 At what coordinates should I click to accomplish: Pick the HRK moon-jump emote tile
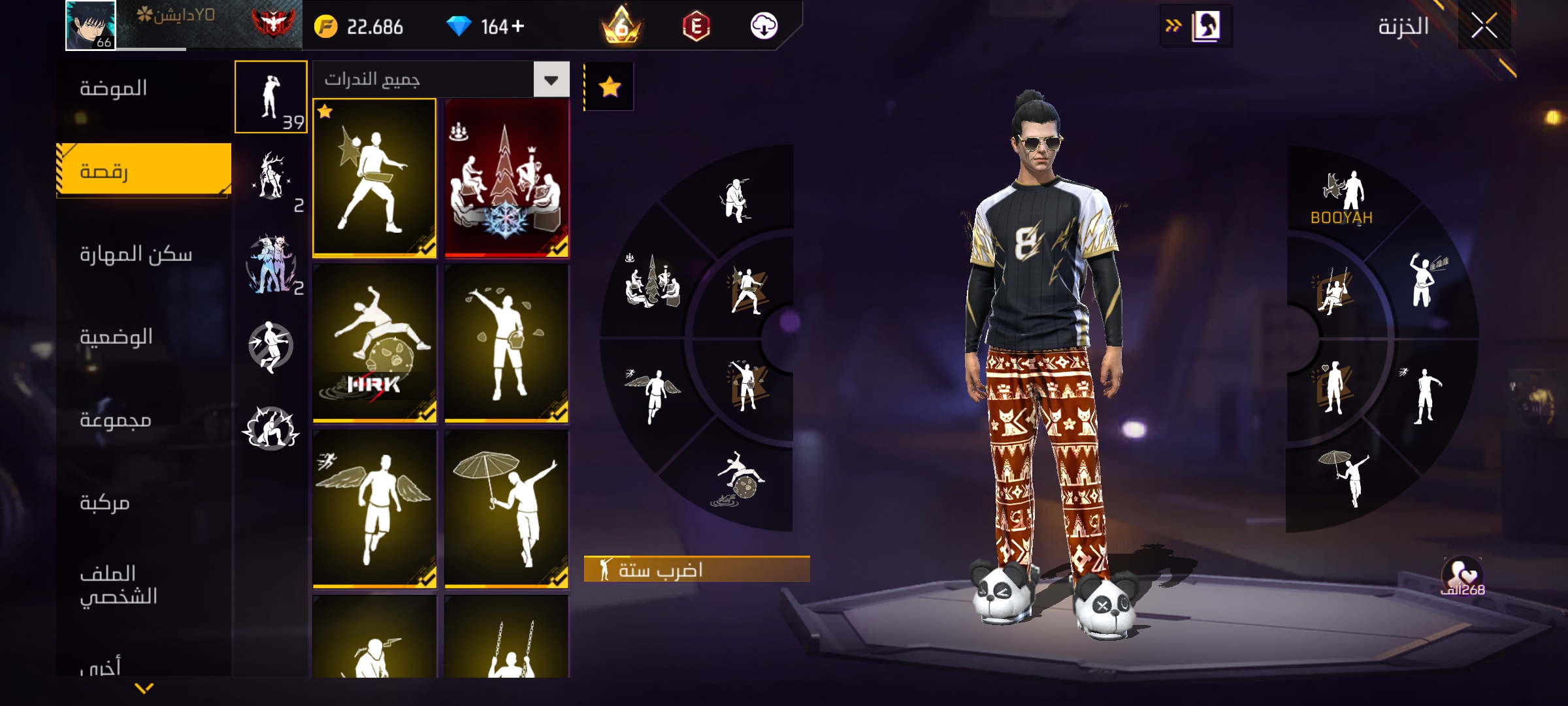coord(374,343)
